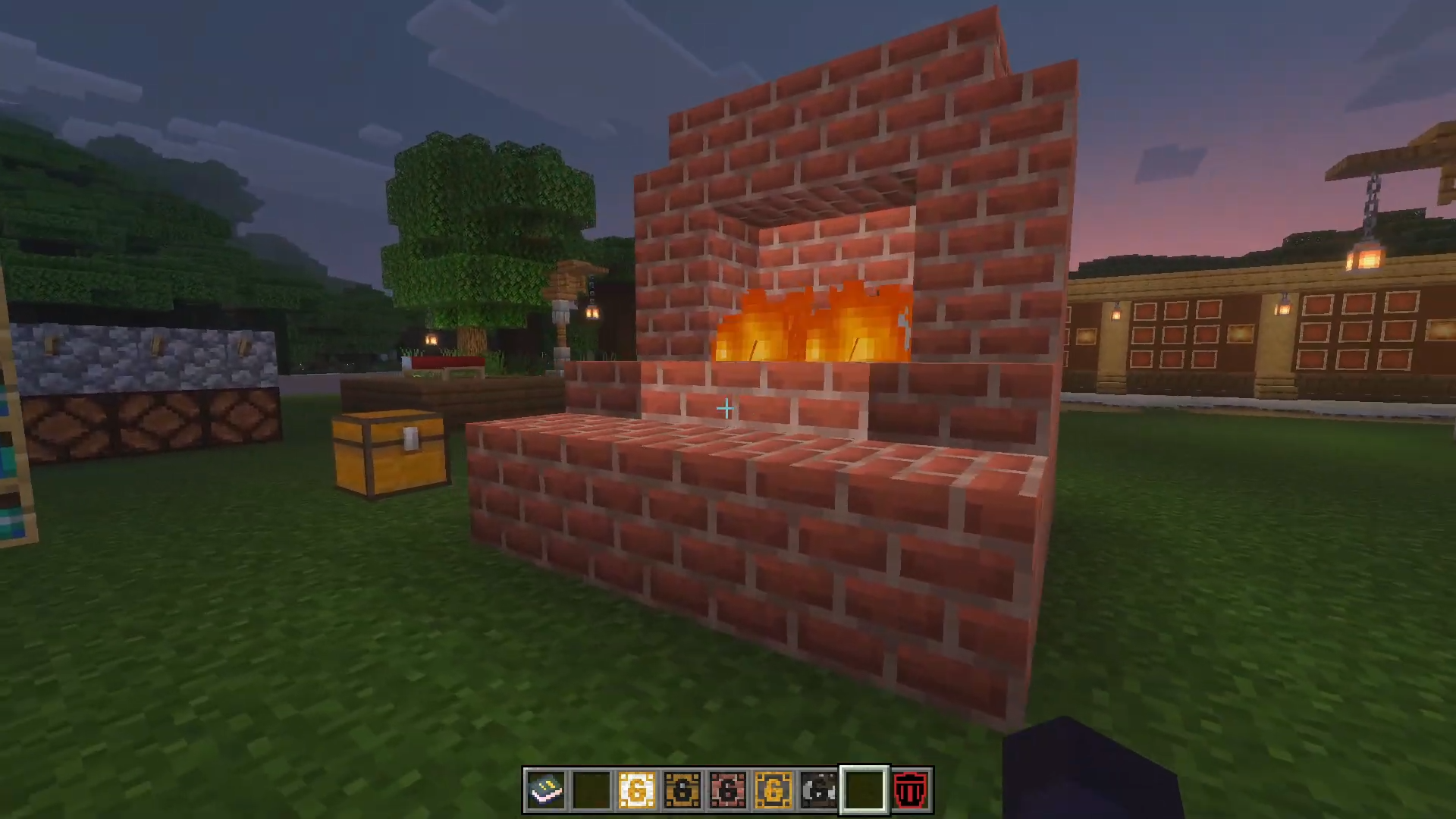Click the oak tree canopy on the left
1456x819 pixels.
[x=478, y=205]
